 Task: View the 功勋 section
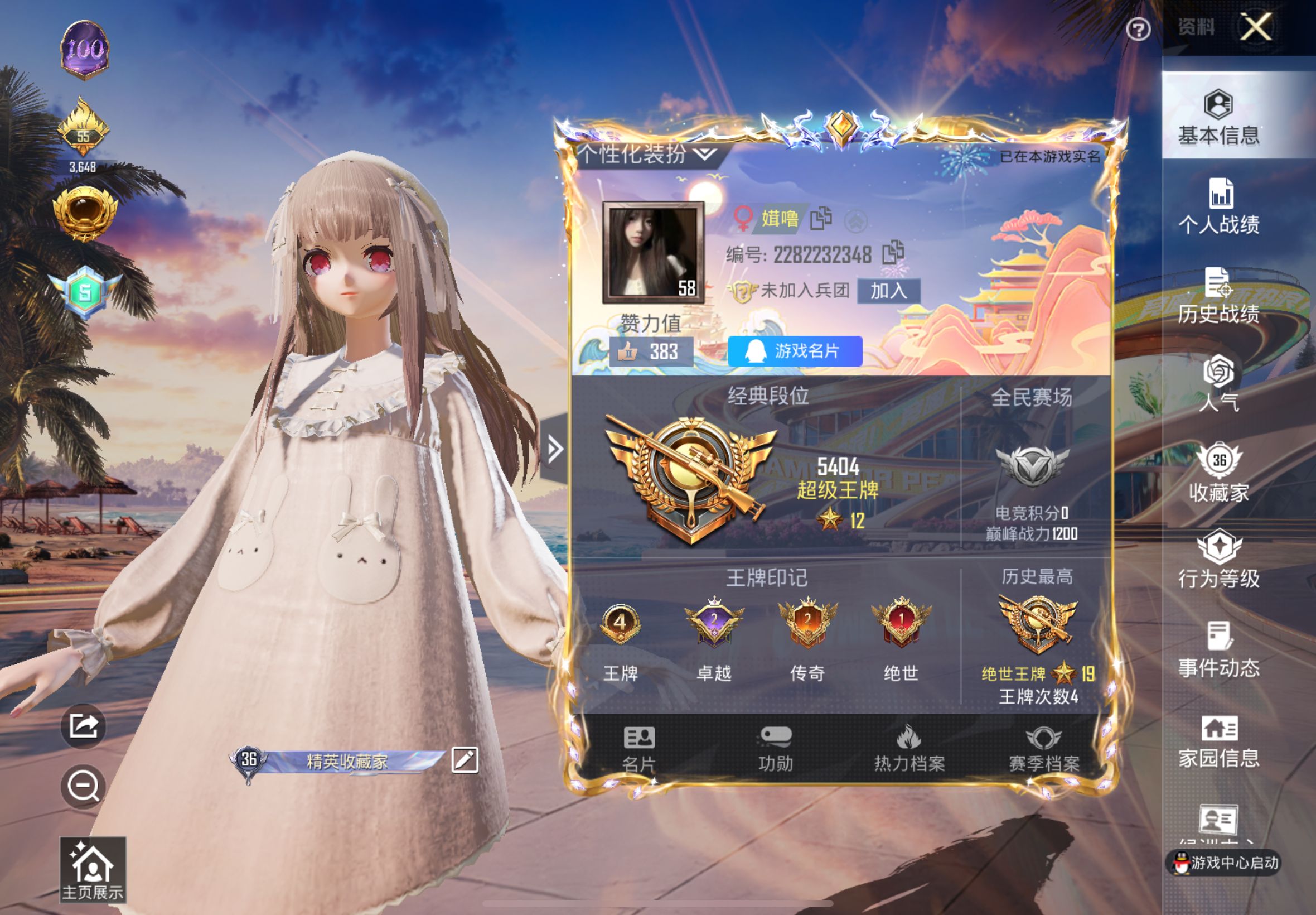775,748
